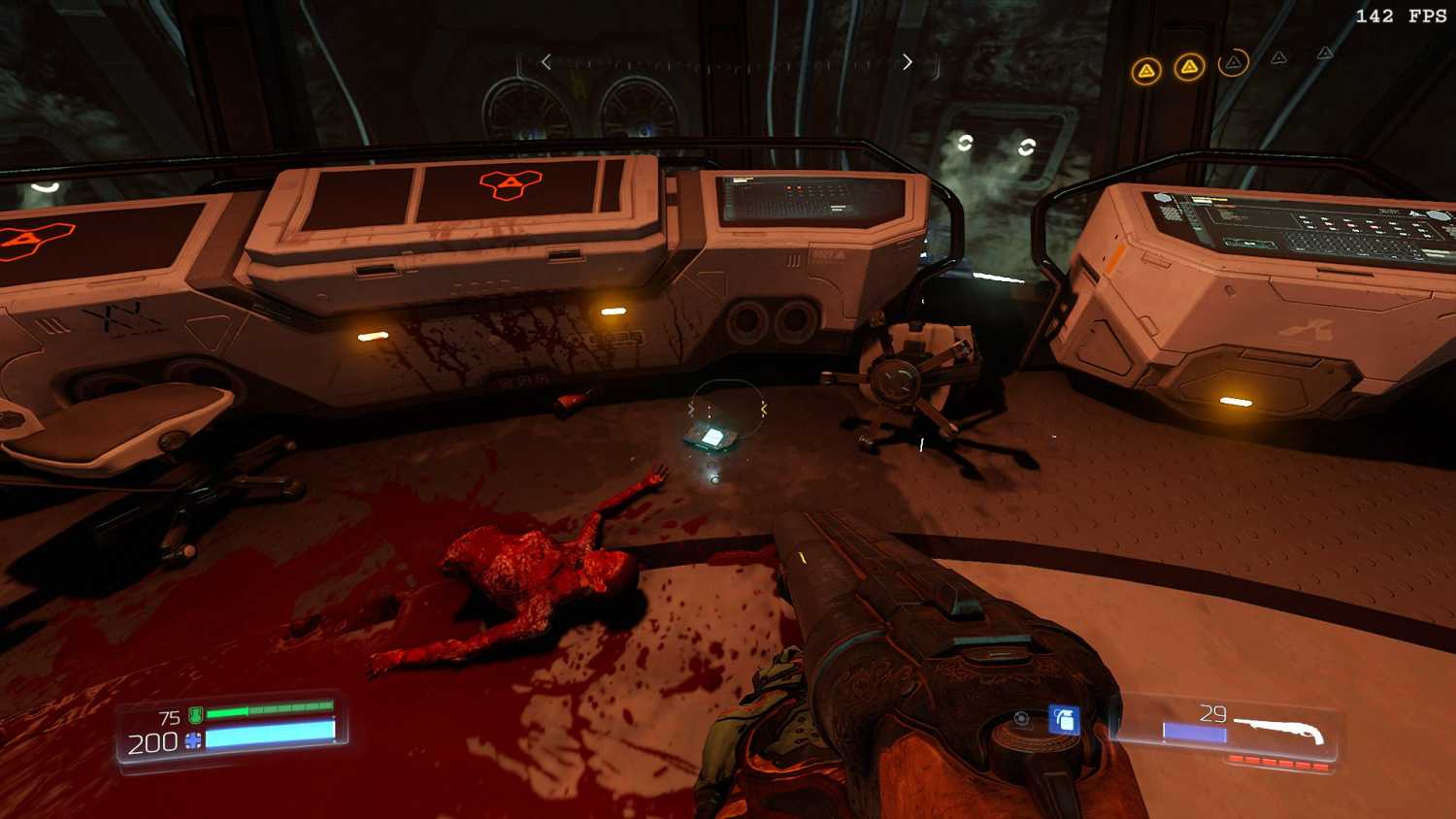Viewport: 1456px width, 819px height.
Task: Click the compass strip at top
Action: (726, 63)
